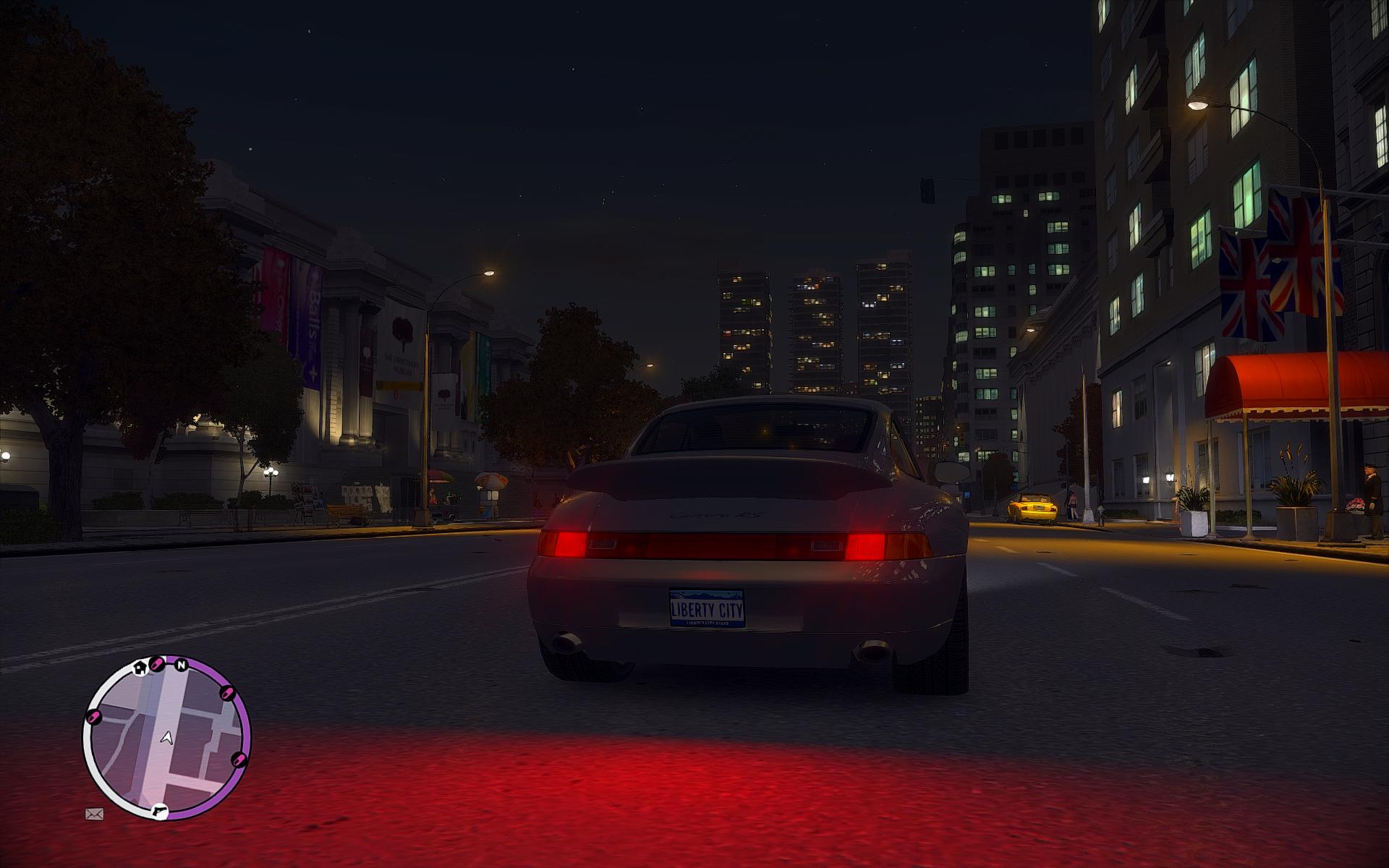The width and height of the screenshot is (1389, 868).
Task: Click the circular minimap radar
Action: point(167,737)
